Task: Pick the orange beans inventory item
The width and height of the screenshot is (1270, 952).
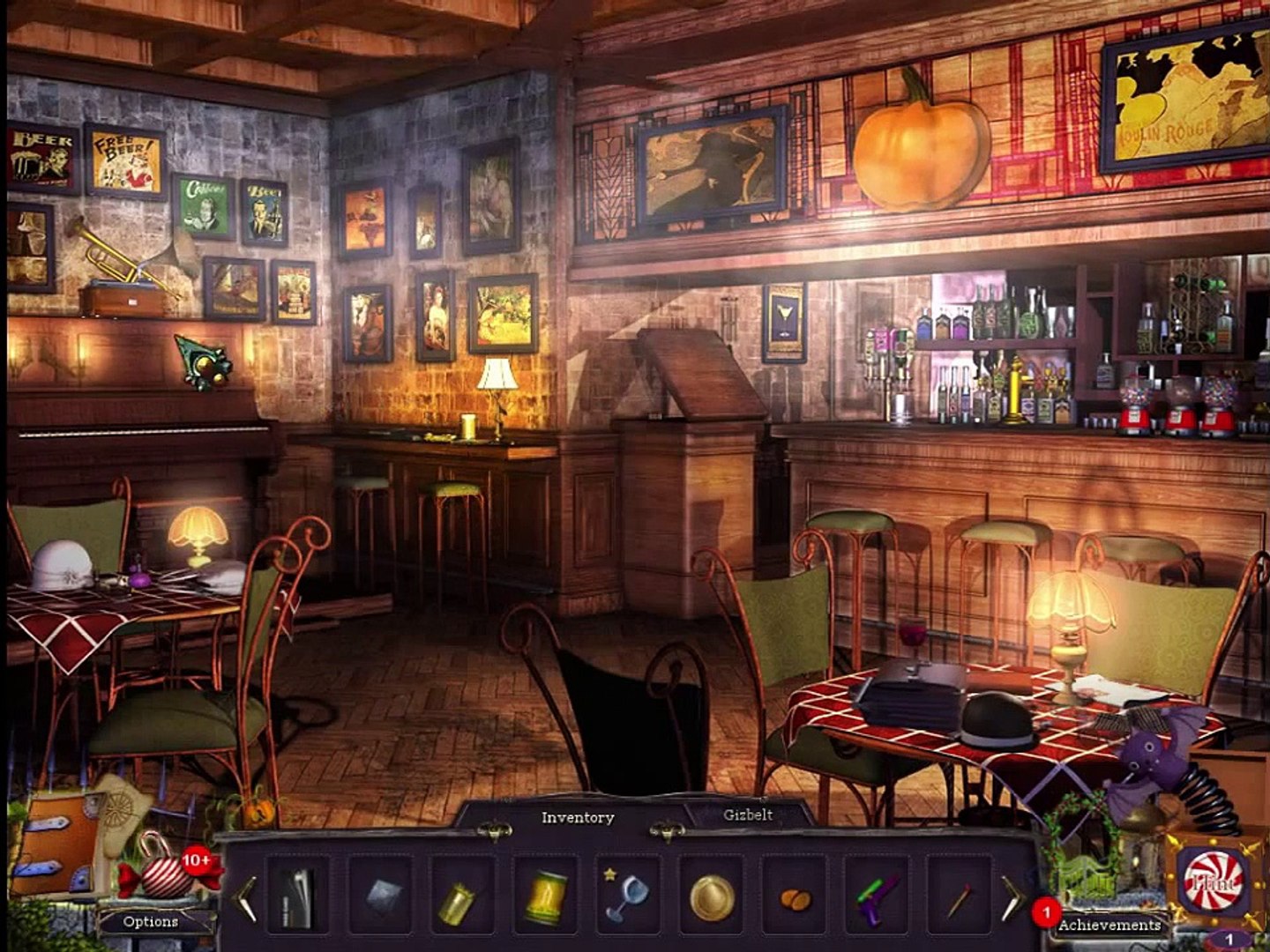Action: pyautogui.click(x=795, y=899)
